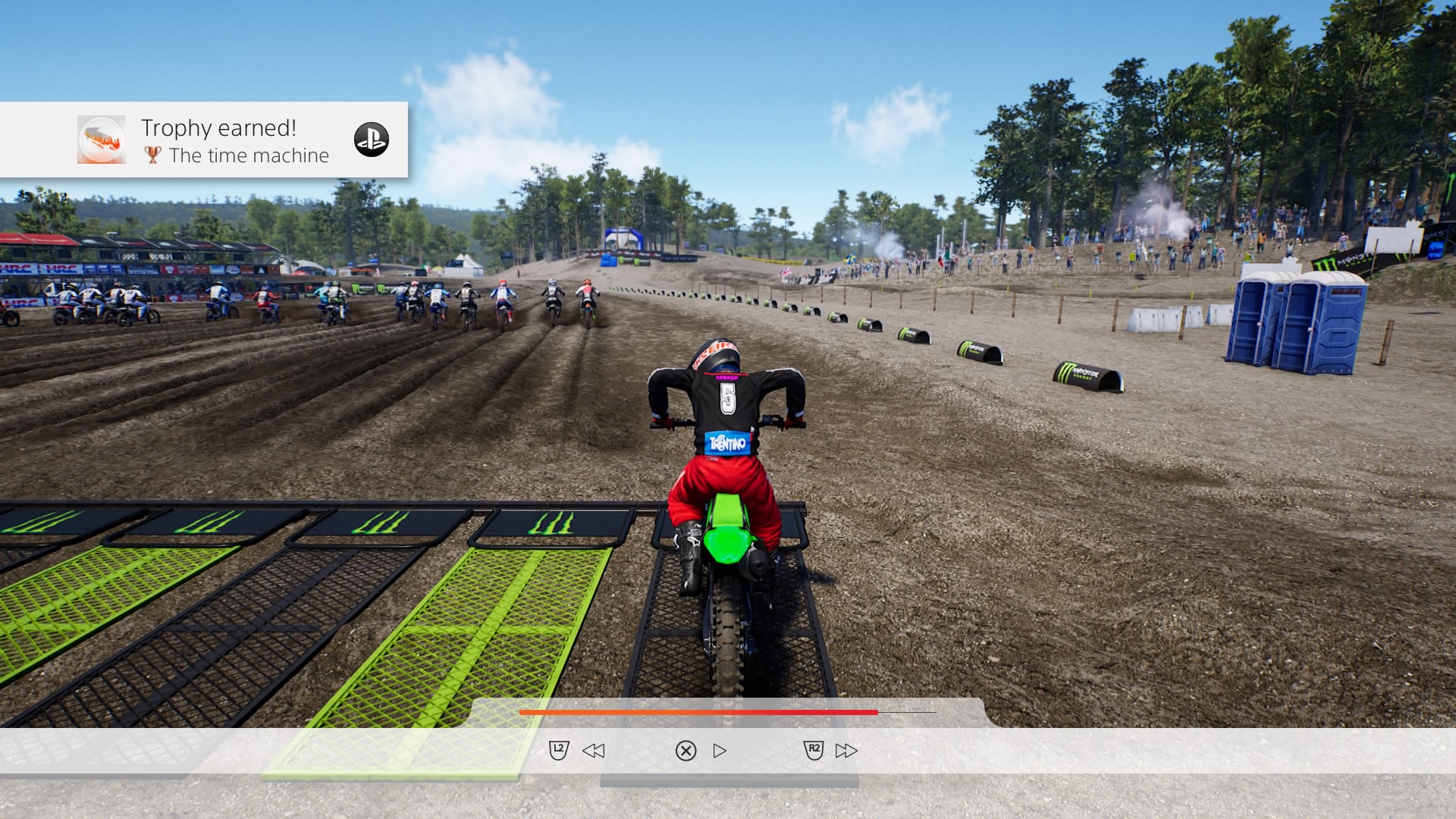Resume with the play triangle icon
This screenshot has width=1456, height=819.
tap(720, 751)
